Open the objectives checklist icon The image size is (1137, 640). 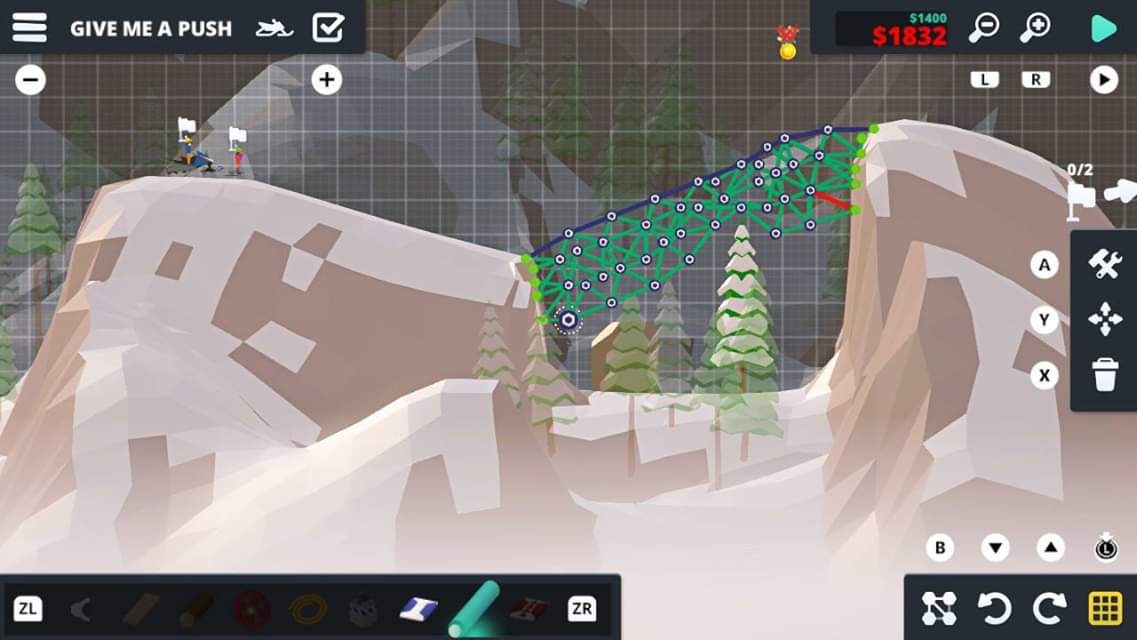pos(328,27)
